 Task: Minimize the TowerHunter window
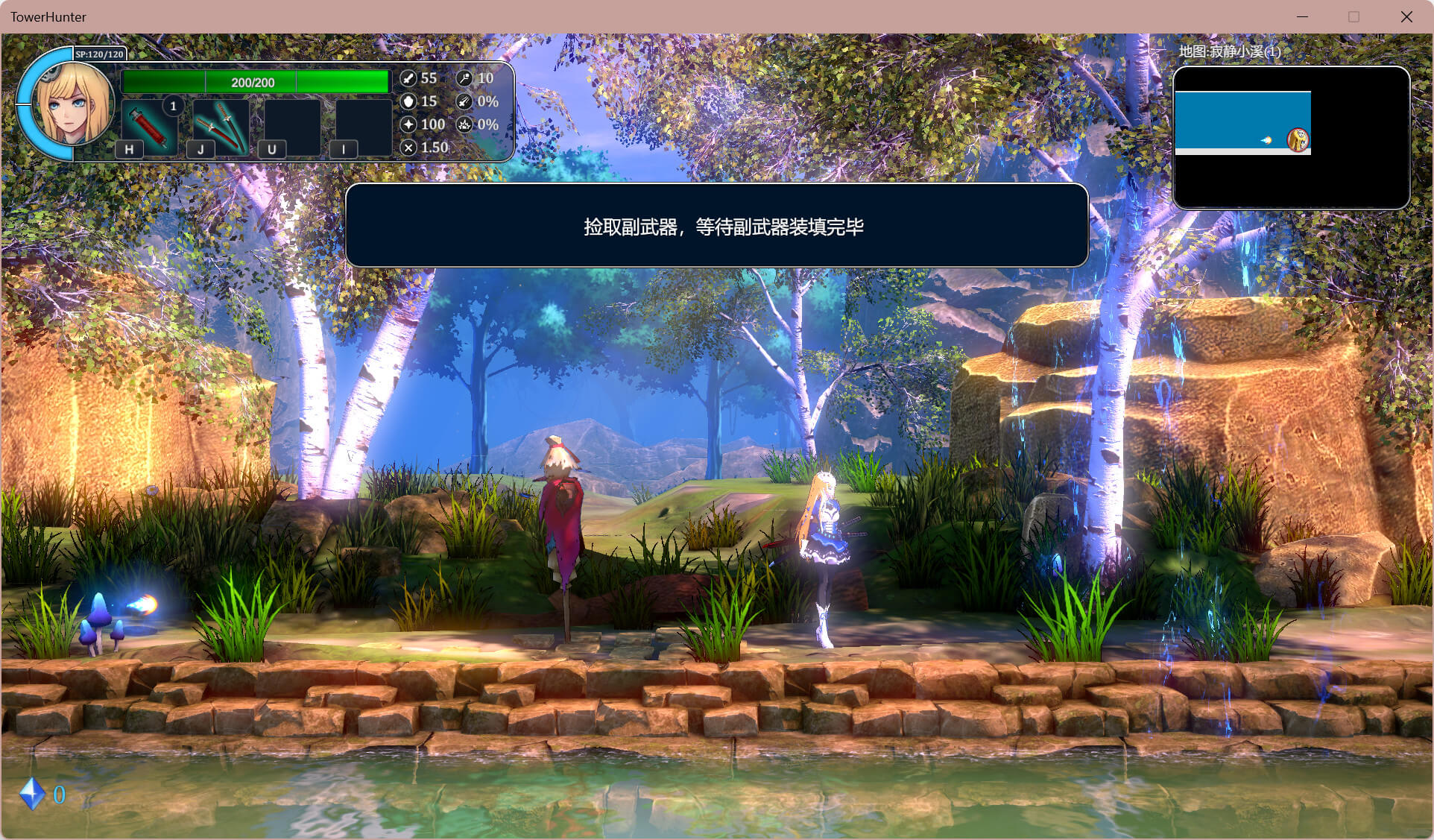click(x=1302, y=16)
